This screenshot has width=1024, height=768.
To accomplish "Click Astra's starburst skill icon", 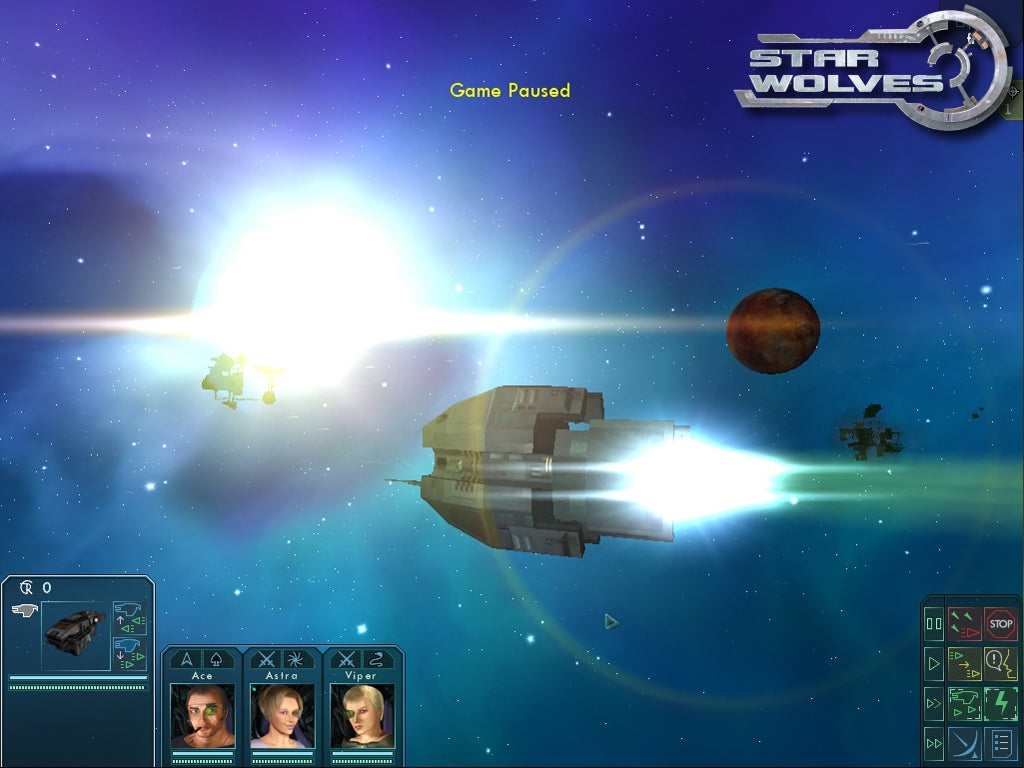I will (298, 659).
